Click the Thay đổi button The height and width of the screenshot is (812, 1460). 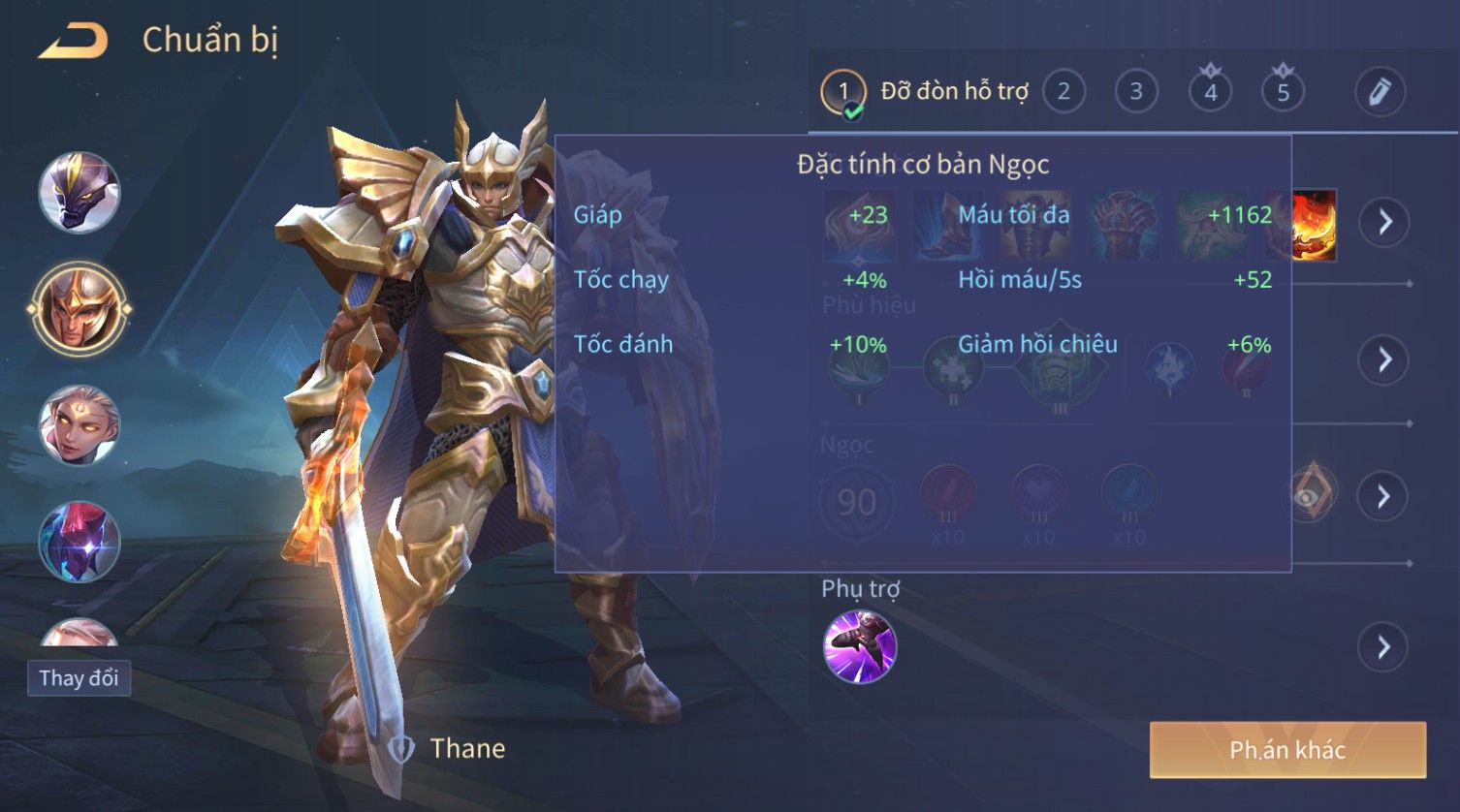(79, 677)
